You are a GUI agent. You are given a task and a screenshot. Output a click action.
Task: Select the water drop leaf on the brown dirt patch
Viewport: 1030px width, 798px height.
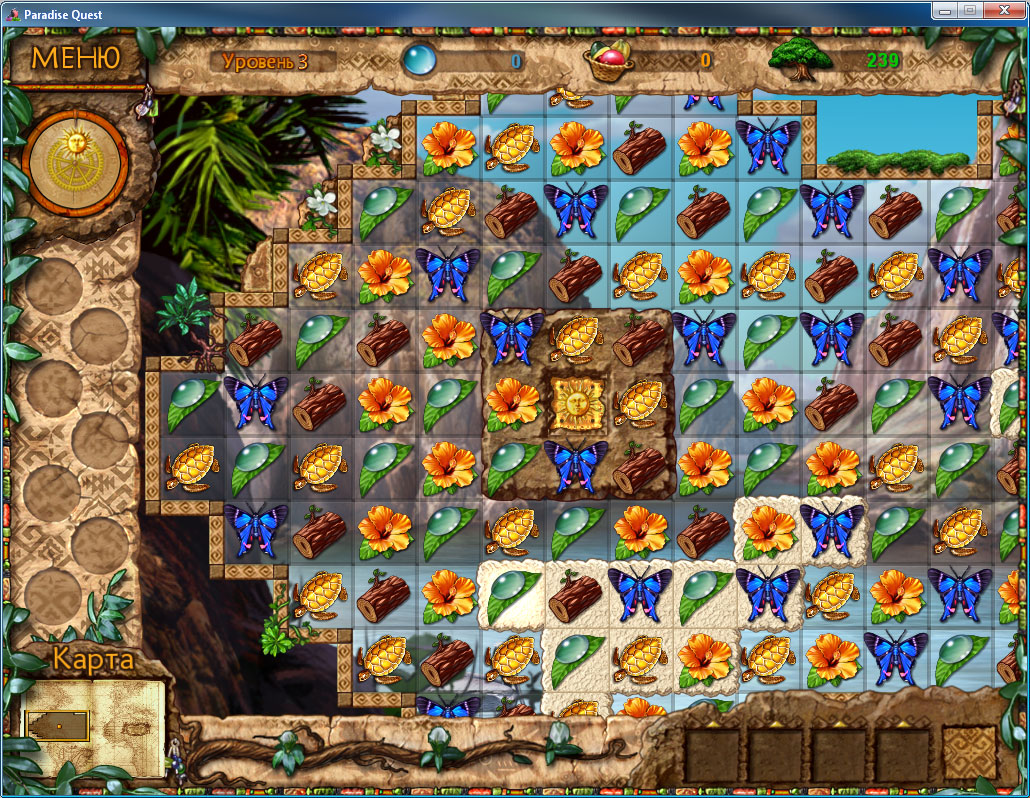[513, 464]
